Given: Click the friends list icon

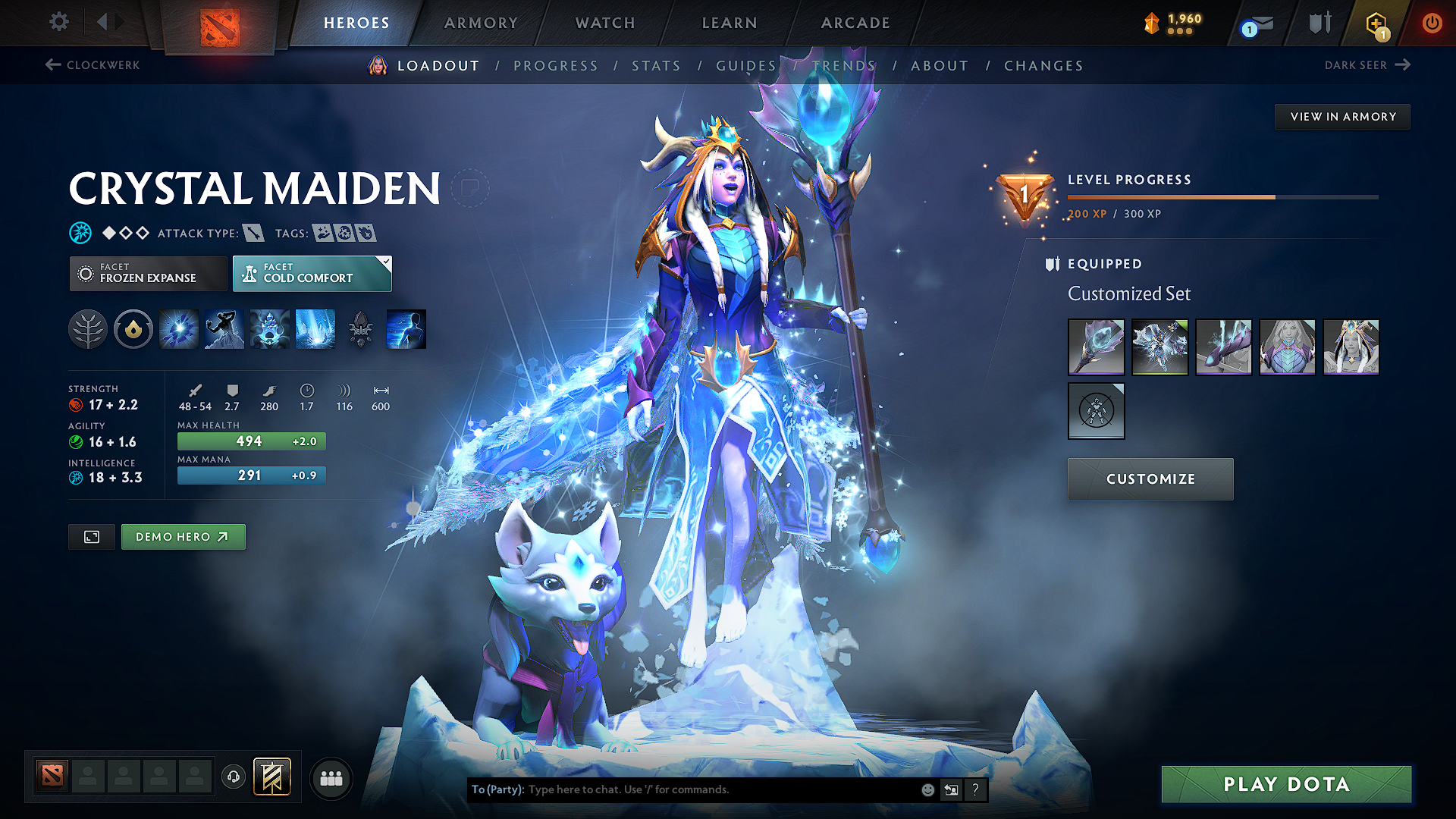Looking at the screenshot, I should click(331, 778).
